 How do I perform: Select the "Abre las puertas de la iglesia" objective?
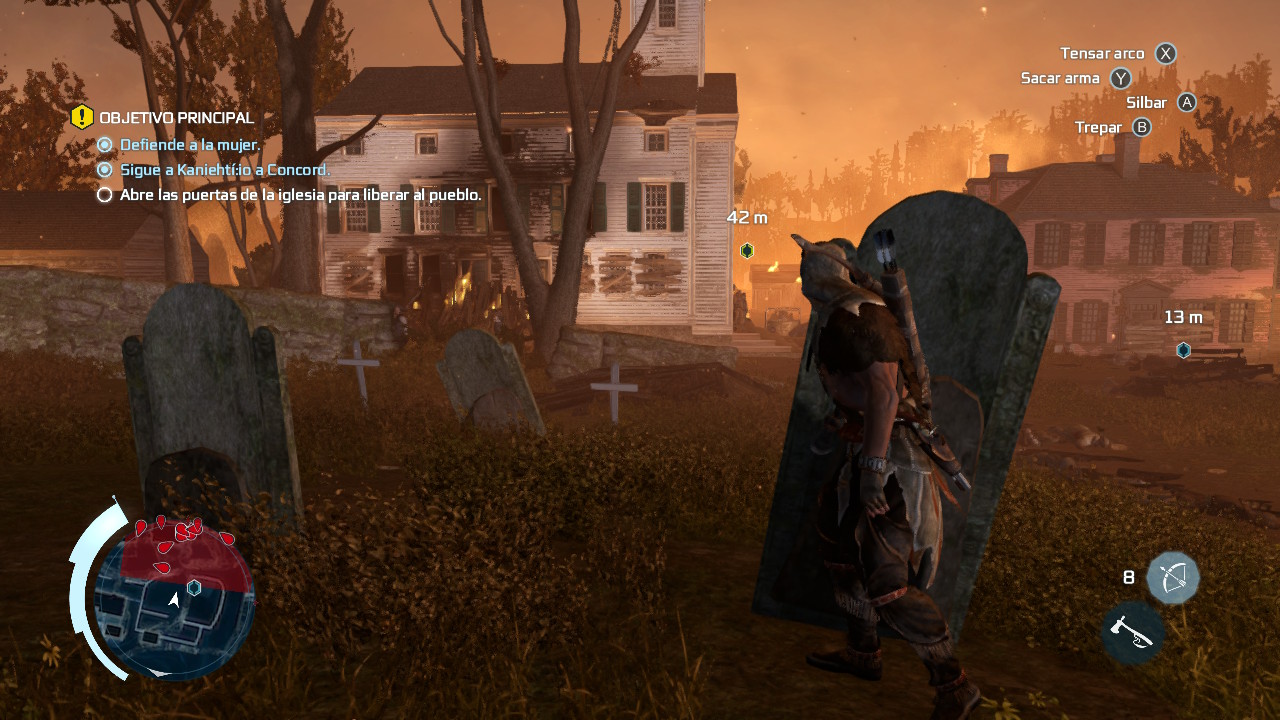tap(300, 195)
